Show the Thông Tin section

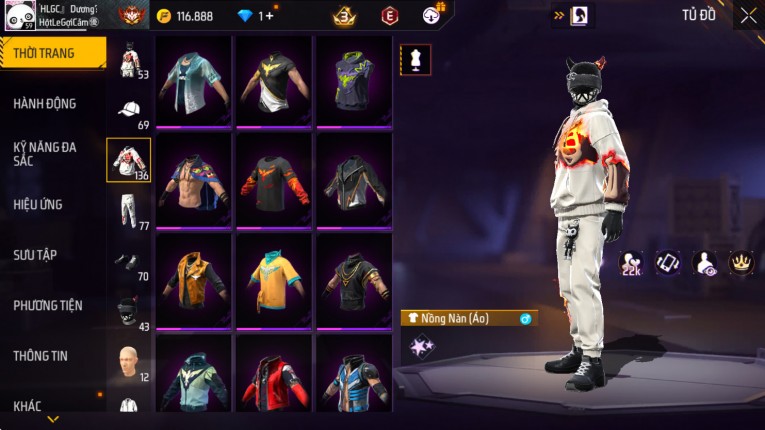(x=41, y=355)
